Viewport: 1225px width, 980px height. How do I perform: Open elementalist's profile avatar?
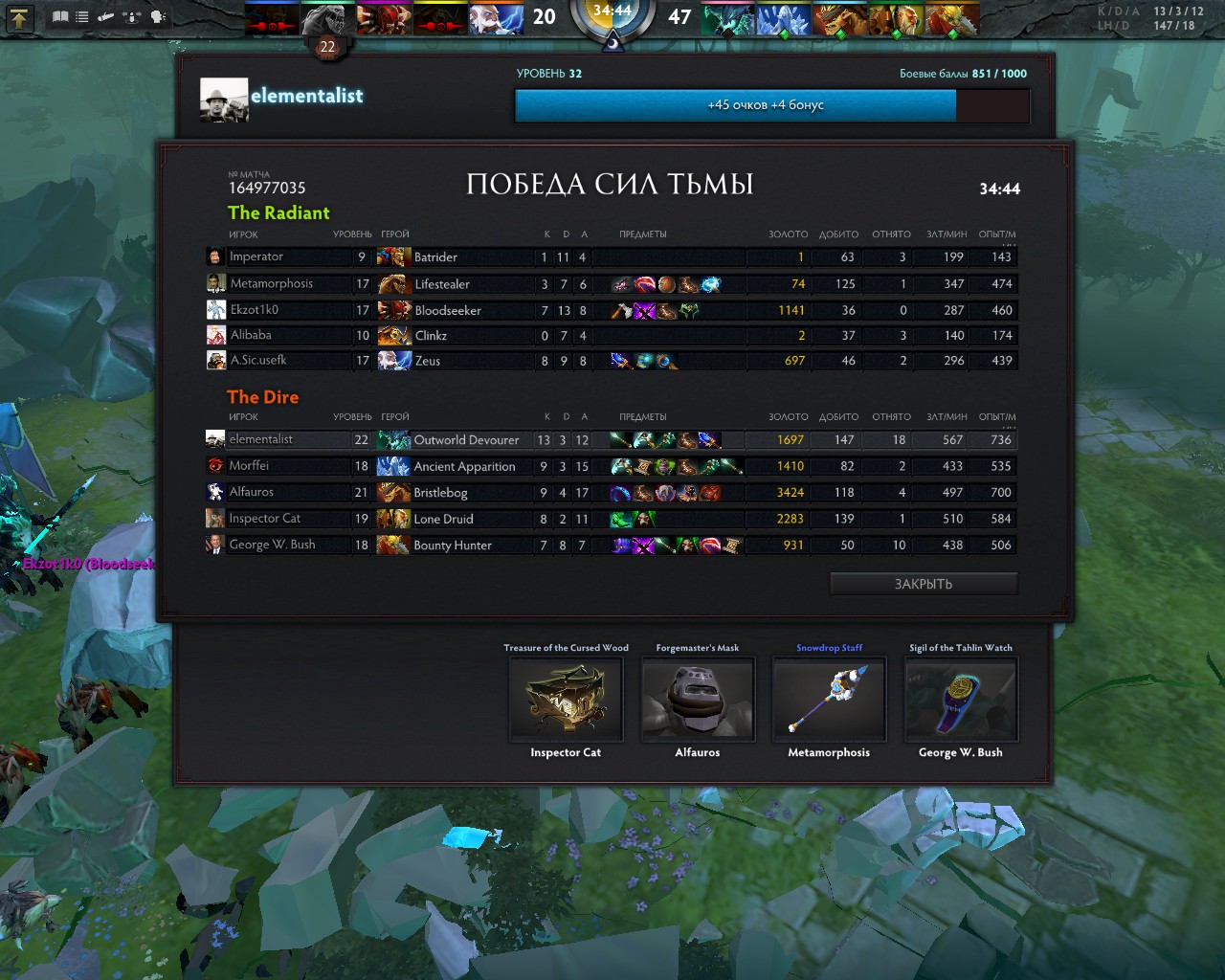[224, 100]
